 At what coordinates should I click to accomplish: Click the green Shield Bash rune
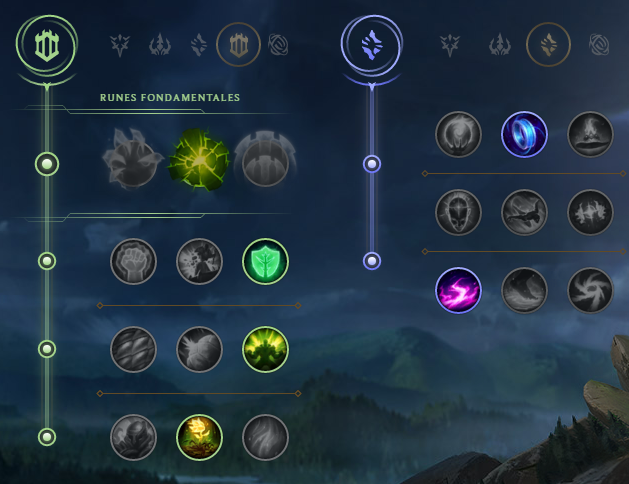coord(265,261)
